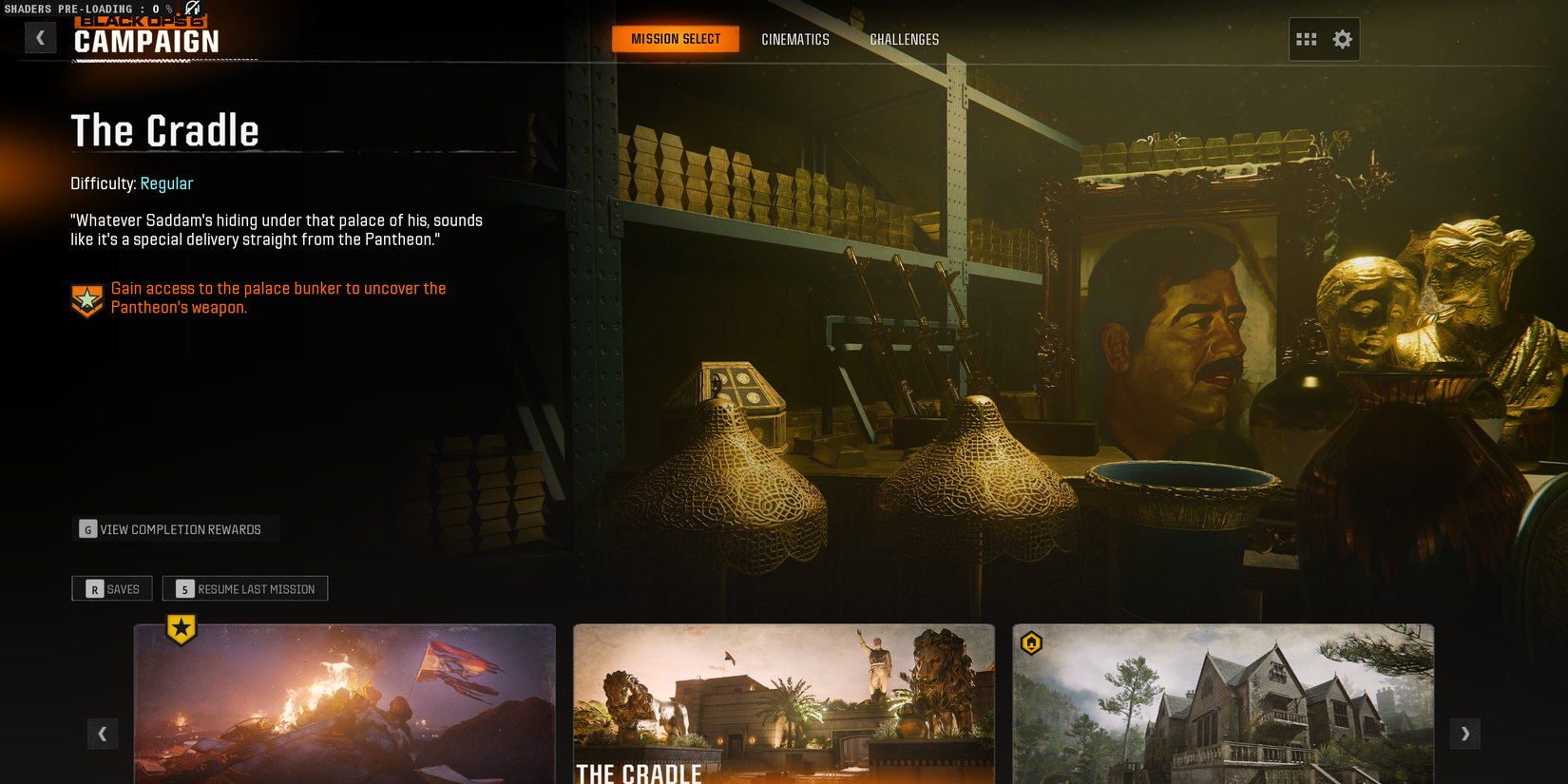Click the star objective emblem icon
The height and width of the screenshot is (784, 1568).
click(x=86, y=298)
